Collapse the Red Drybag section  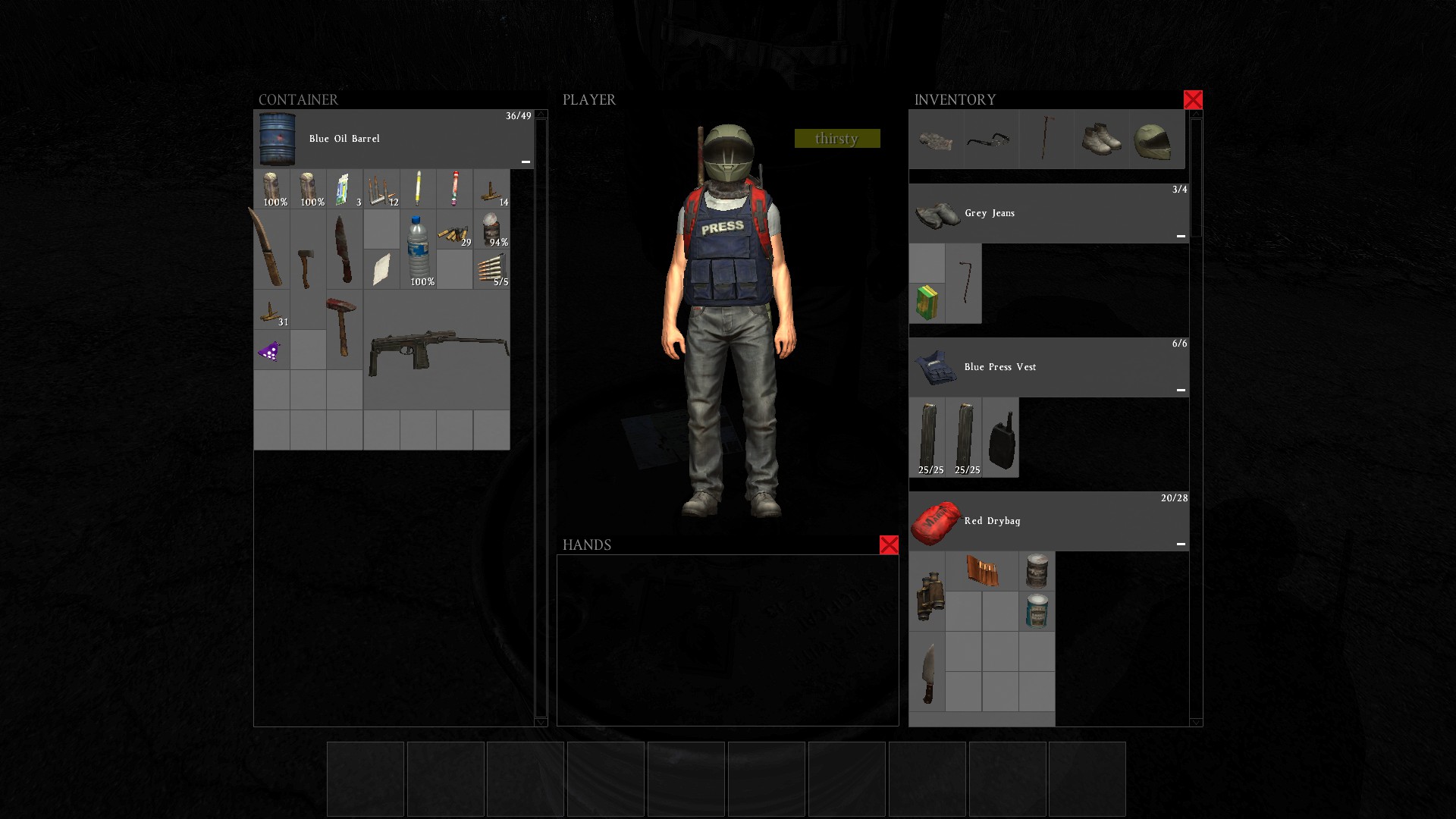tap(1181, 544)
